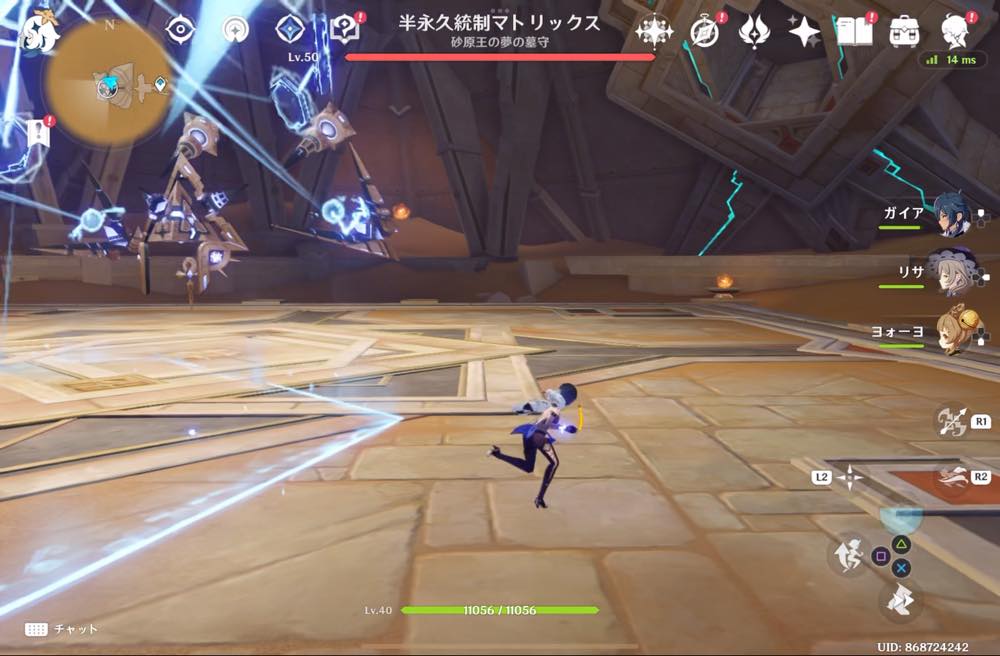Open the four-pointed star wish icon
Screen dimensions: 1000x656
click(x=804, y=32)
